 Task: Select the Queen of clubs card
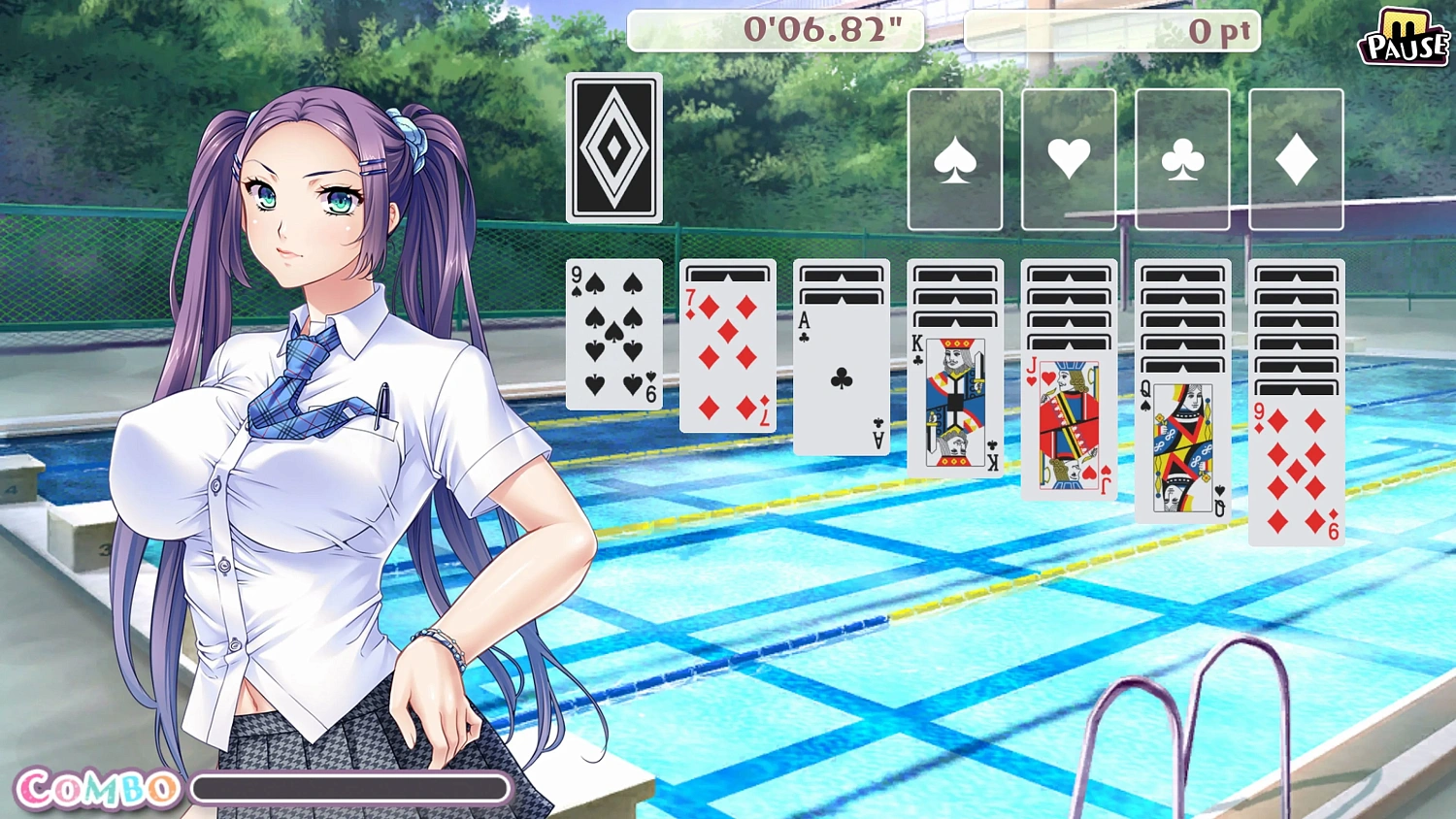[1180, 446]
